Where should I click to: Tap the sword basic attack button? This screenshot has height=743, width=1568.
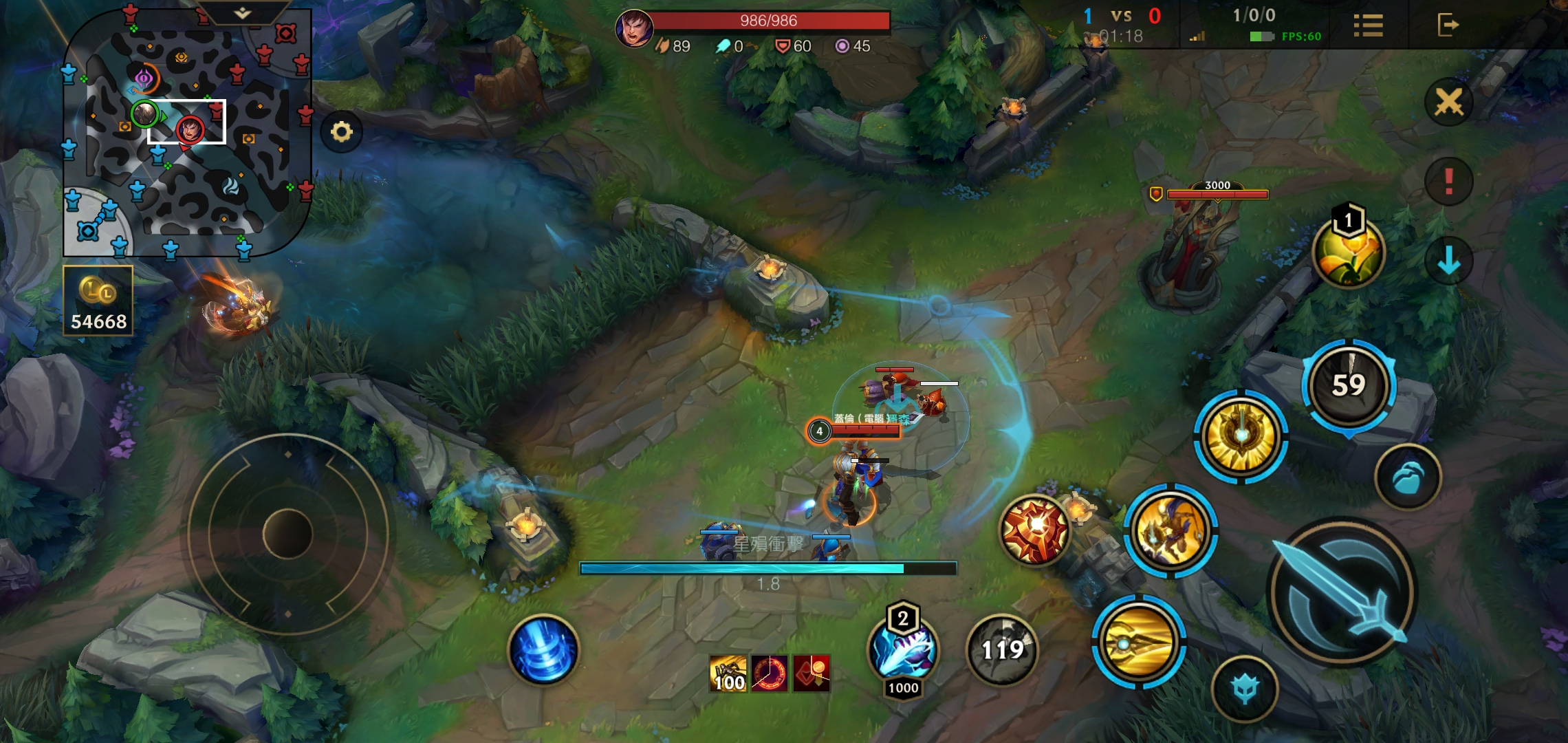tap(1340, 593)
